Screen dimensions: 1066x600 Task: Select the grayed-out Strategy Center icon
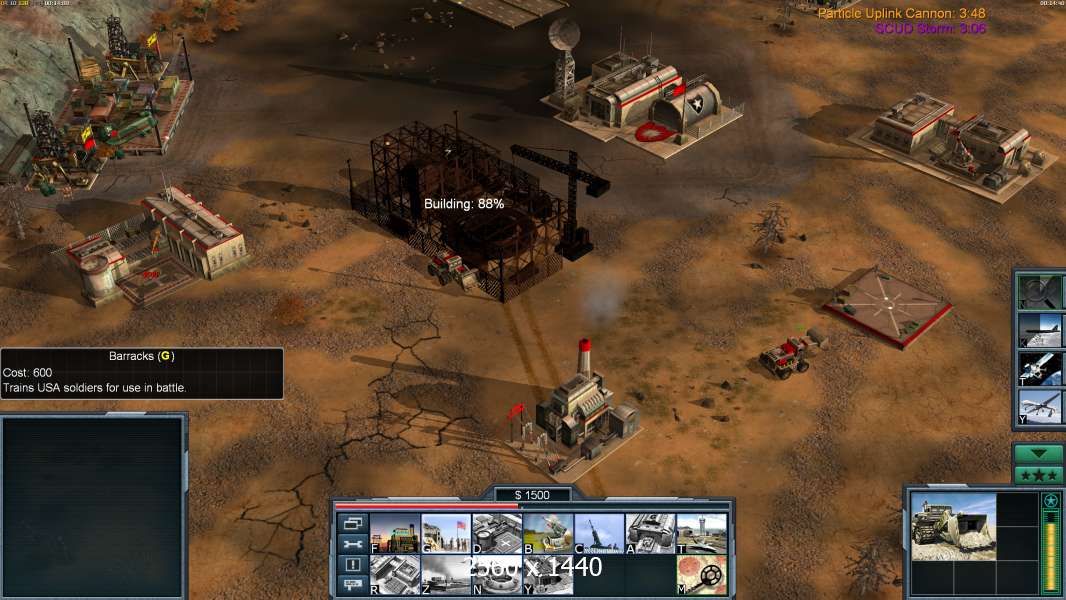point(395,574)
